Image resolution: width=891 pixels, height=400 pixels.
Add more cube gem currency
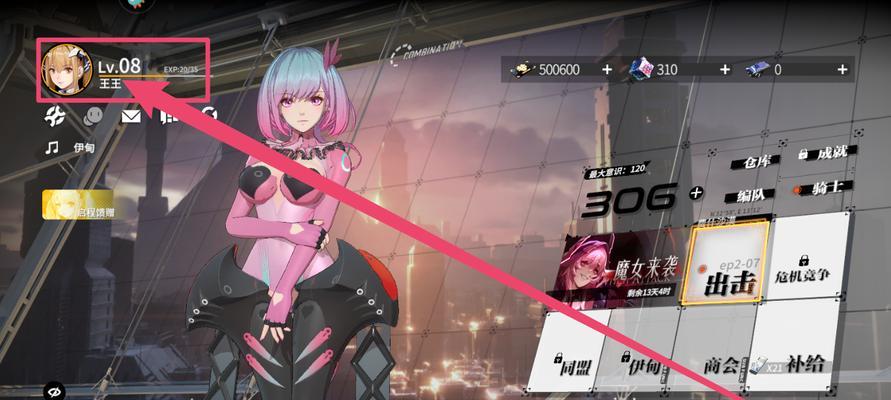723,69
